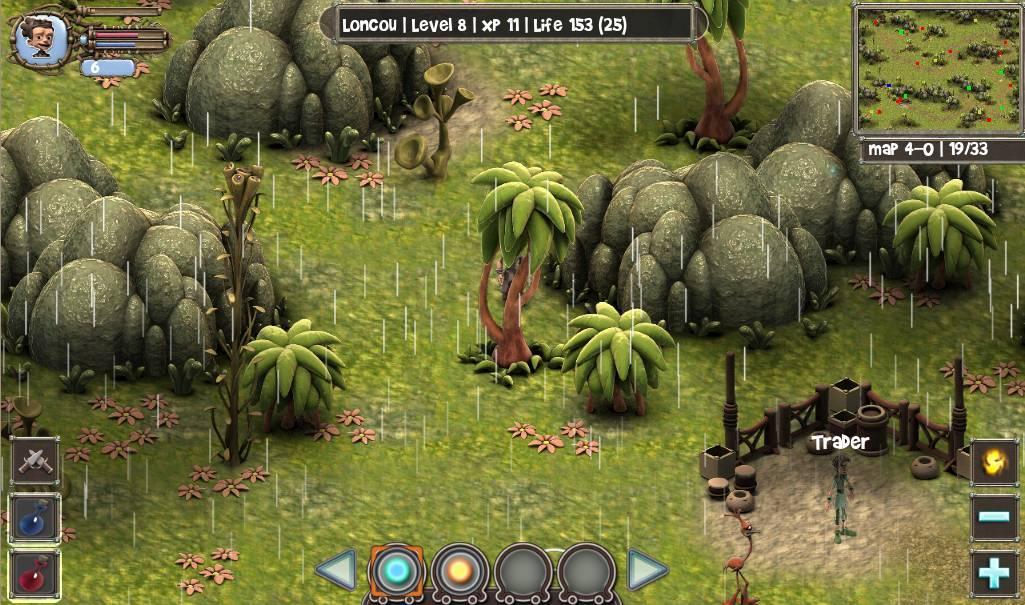Show next skills with right arrow

pos(647,571)
